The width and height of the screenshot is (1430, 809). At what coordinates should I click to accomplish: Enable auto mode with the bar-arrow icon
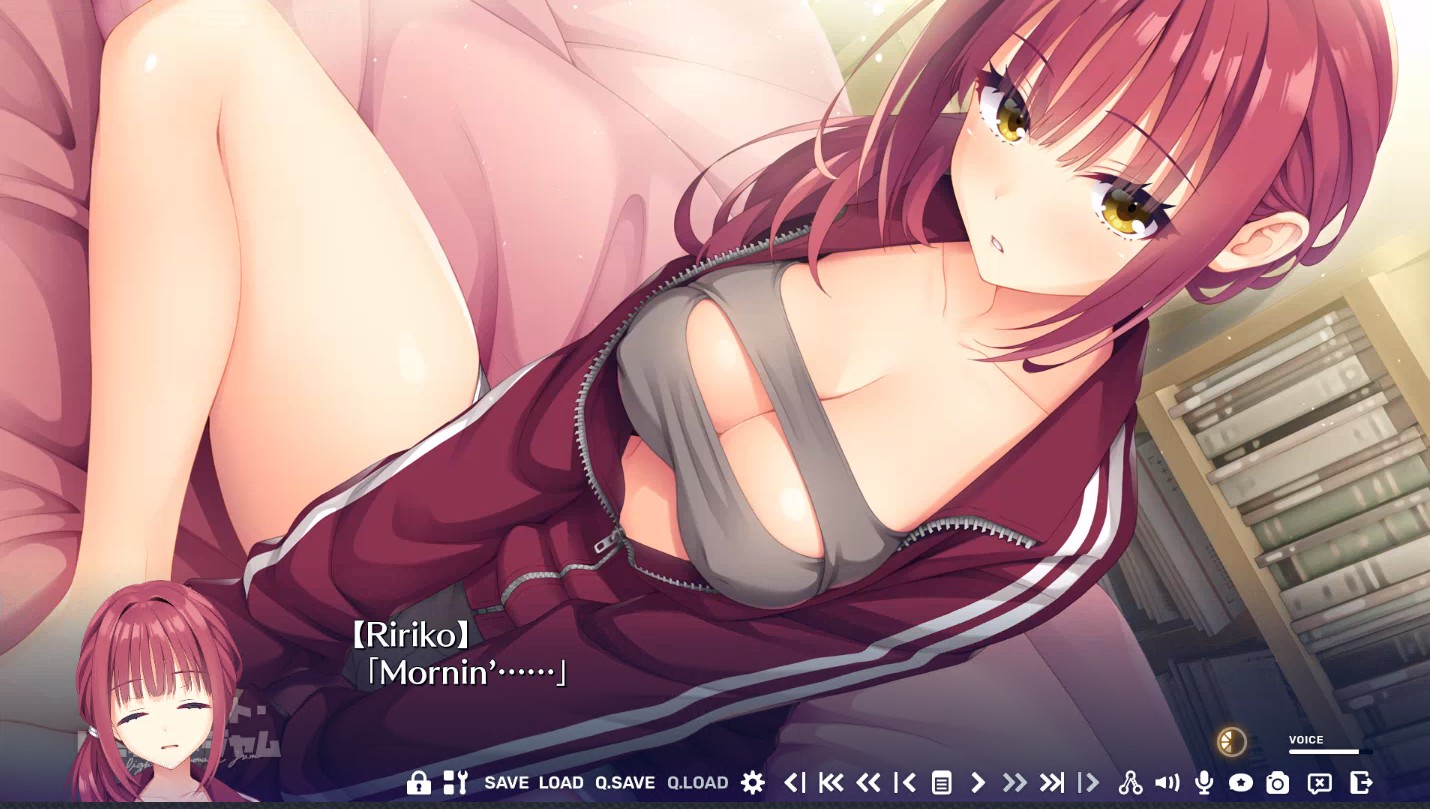click(1088, 783)
